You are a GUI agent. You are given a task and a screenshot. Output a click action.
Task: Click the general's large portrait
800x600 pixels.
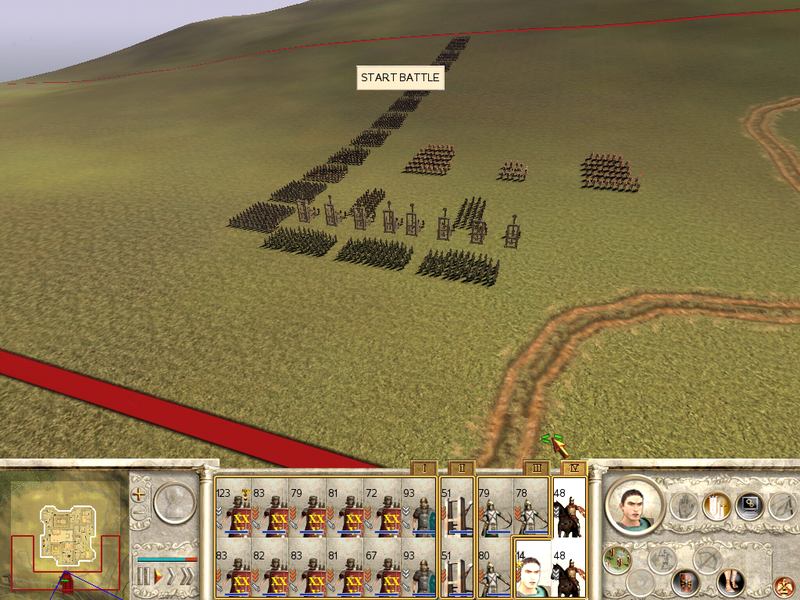634,505
